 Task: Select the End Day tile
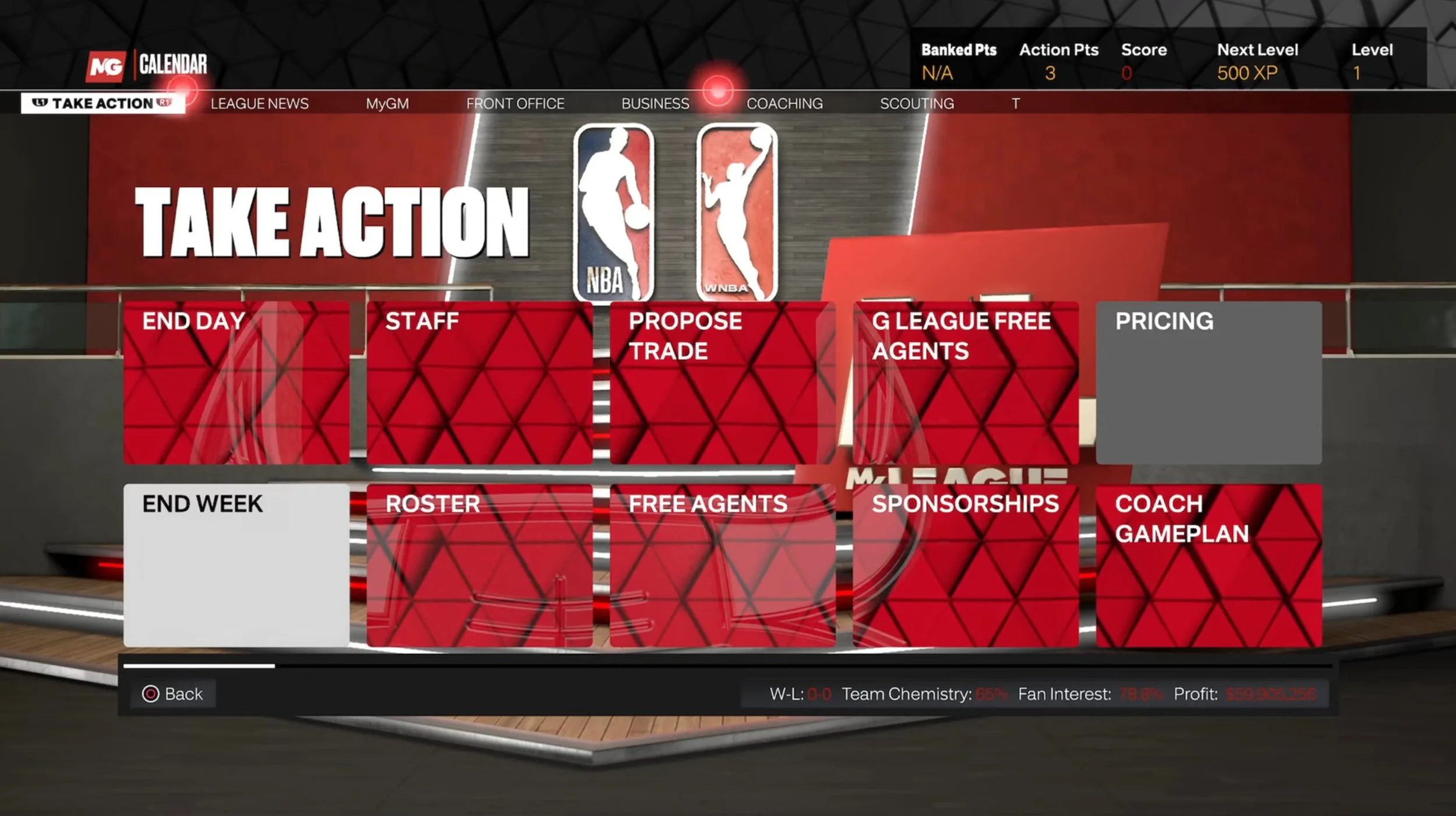click(236, 383)
